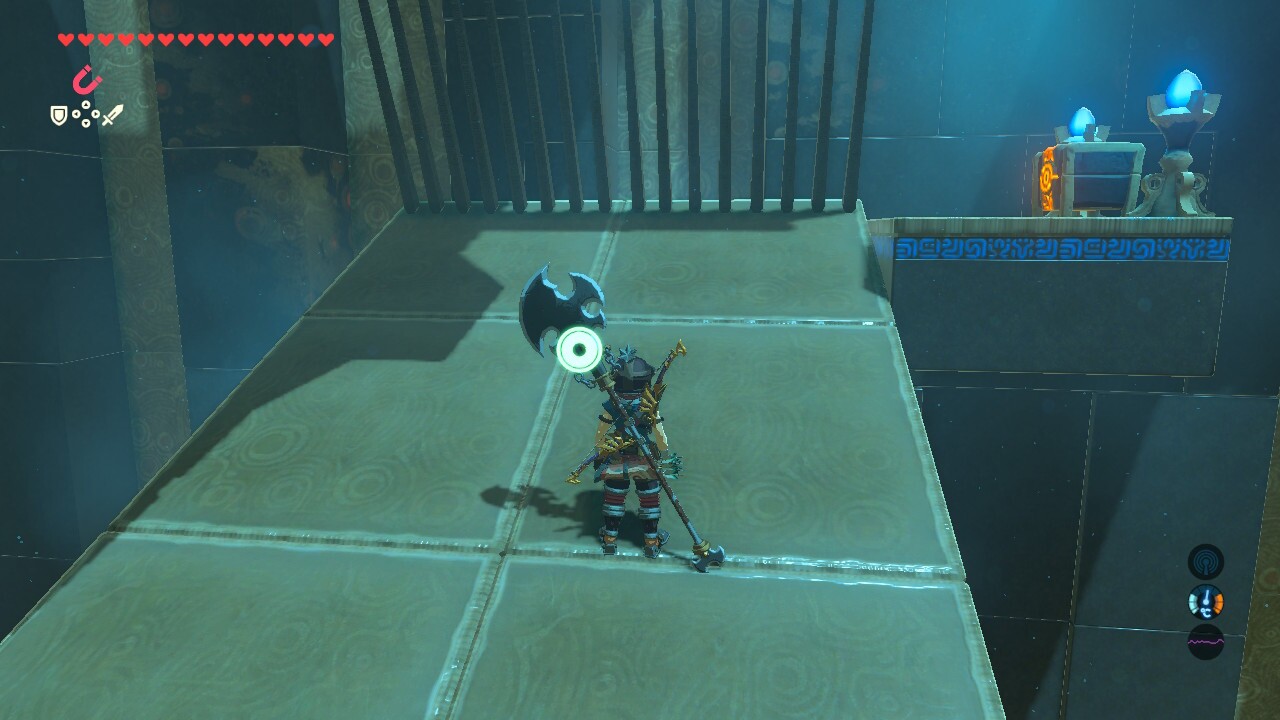Select the Magnesis rune icon
This screenshot has width=1280, height=720.
pyautogui.click(x=85, y=80)
